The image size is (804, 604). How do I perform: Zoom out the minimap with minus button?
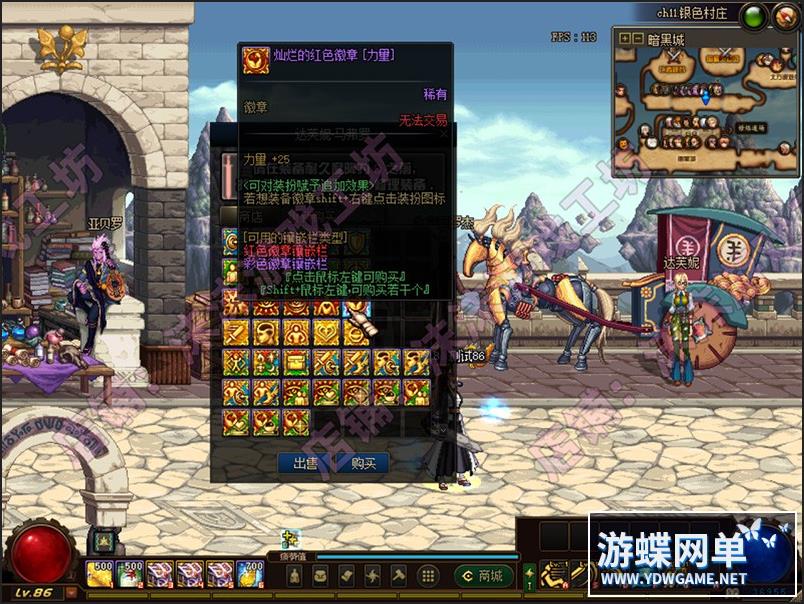click(x=637, y=39)
